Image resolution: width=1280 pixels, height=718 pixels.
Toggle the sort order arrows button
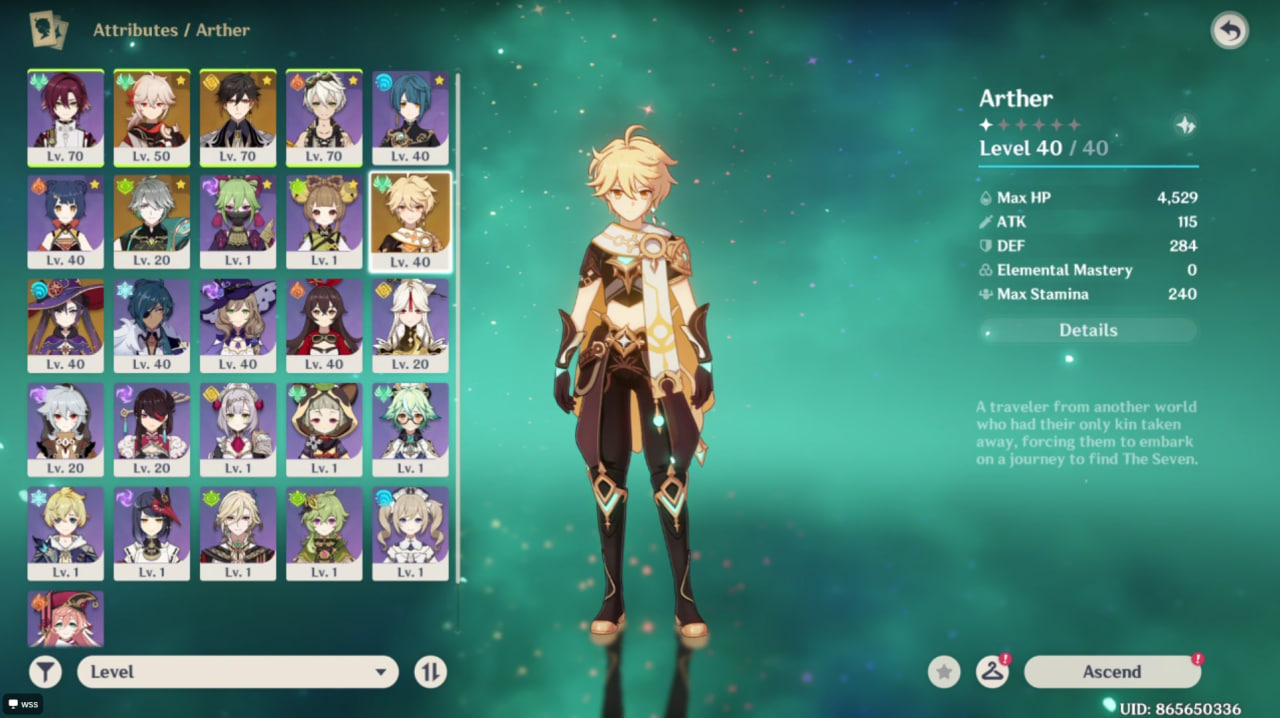pos(430,672)
